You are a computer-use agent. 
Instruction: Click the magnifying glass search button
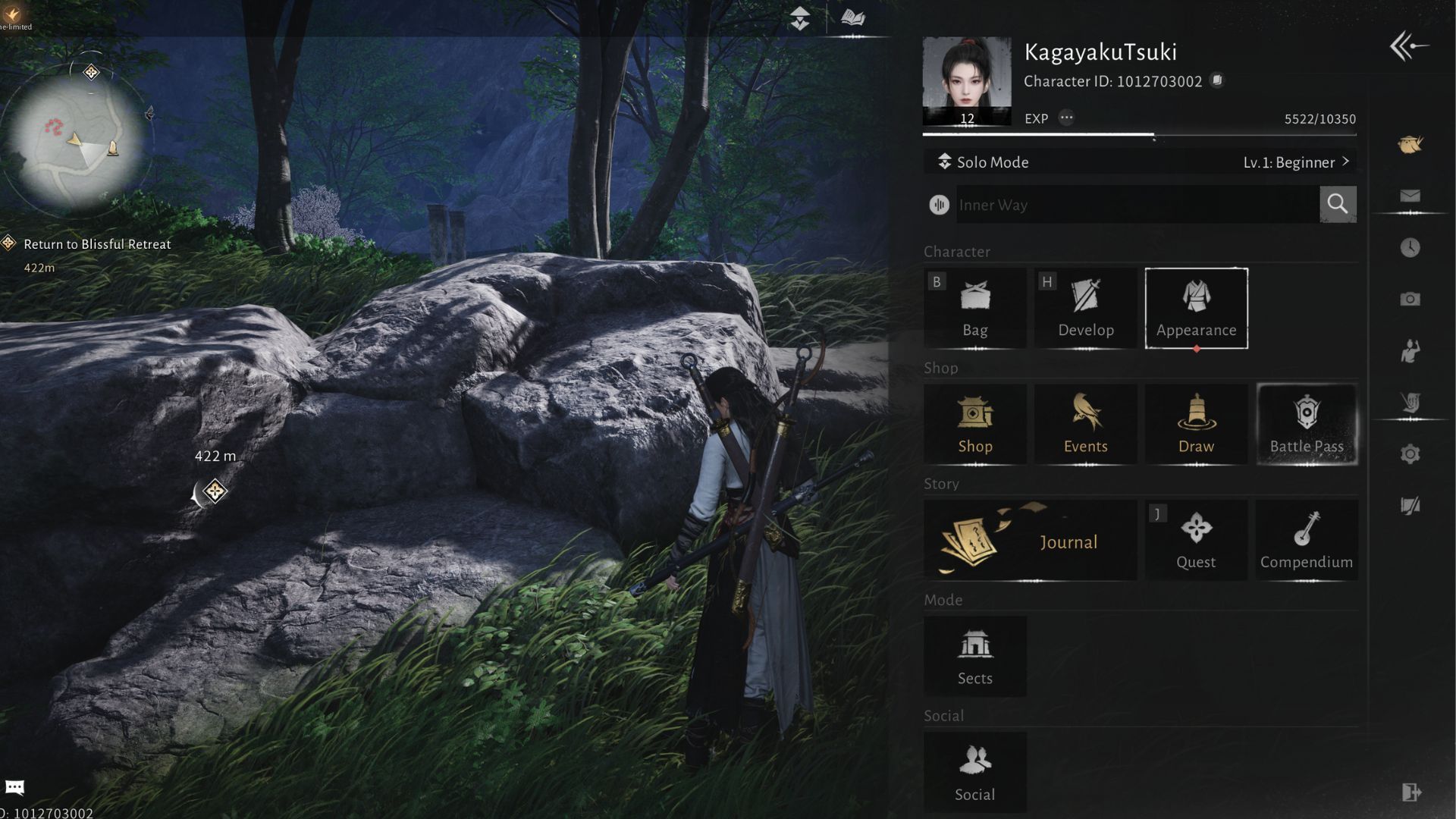[x=1338, y=204]
